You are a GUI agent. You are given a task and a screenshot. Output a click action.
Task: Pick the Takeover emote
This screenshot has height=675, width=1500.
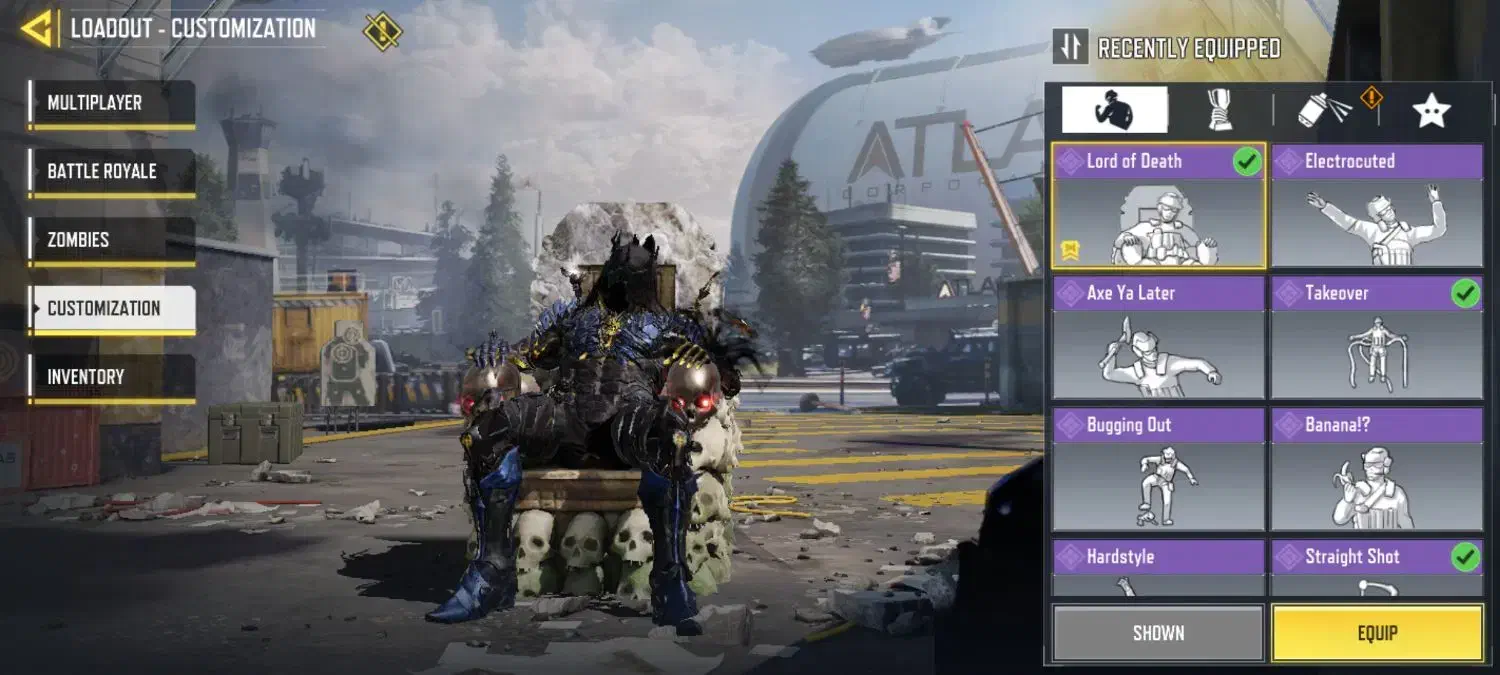1376,338
